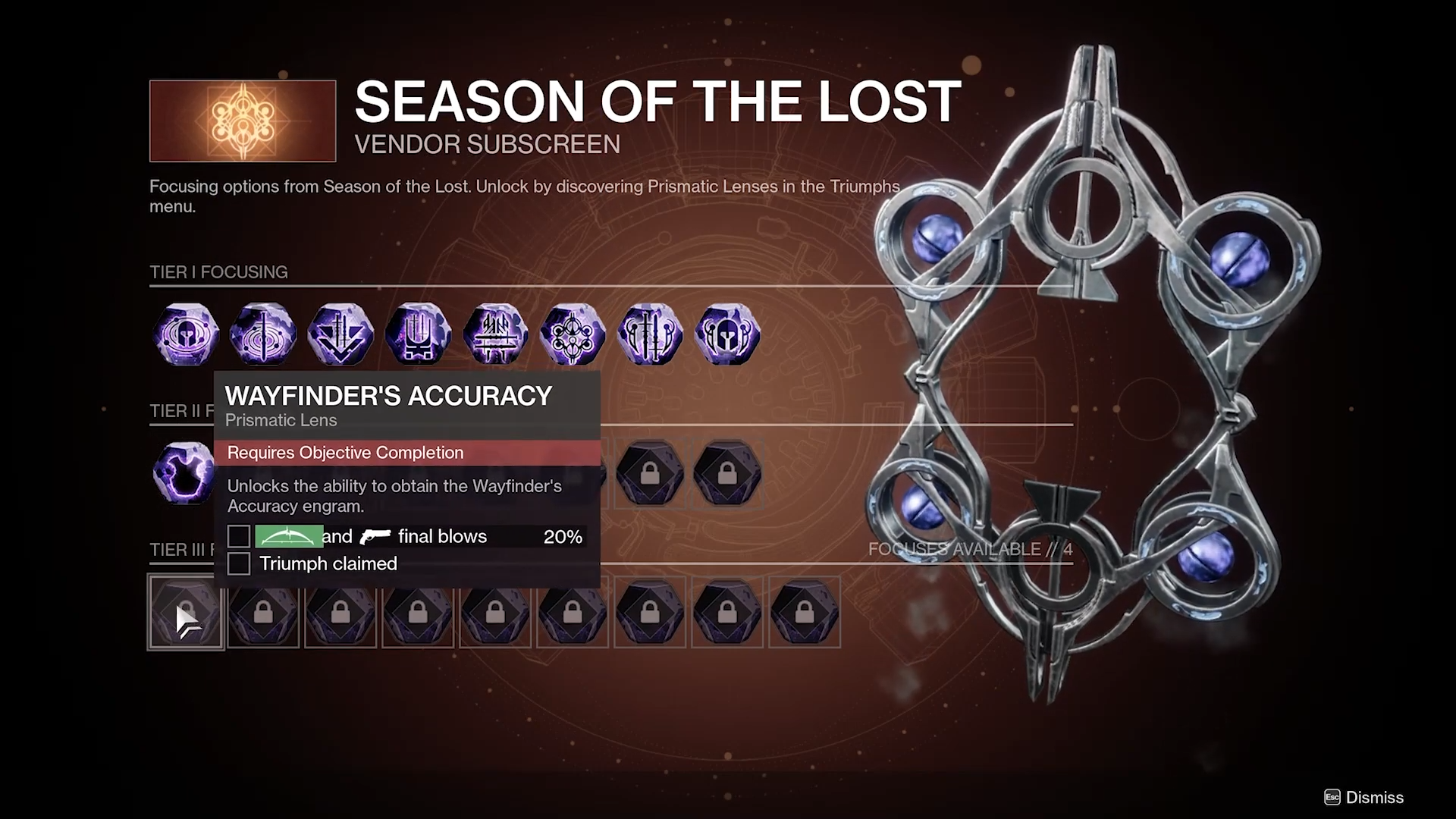1456x819 pixels.
Task: Select the ornate interlocked rings engram
Action: pos(573,334)
